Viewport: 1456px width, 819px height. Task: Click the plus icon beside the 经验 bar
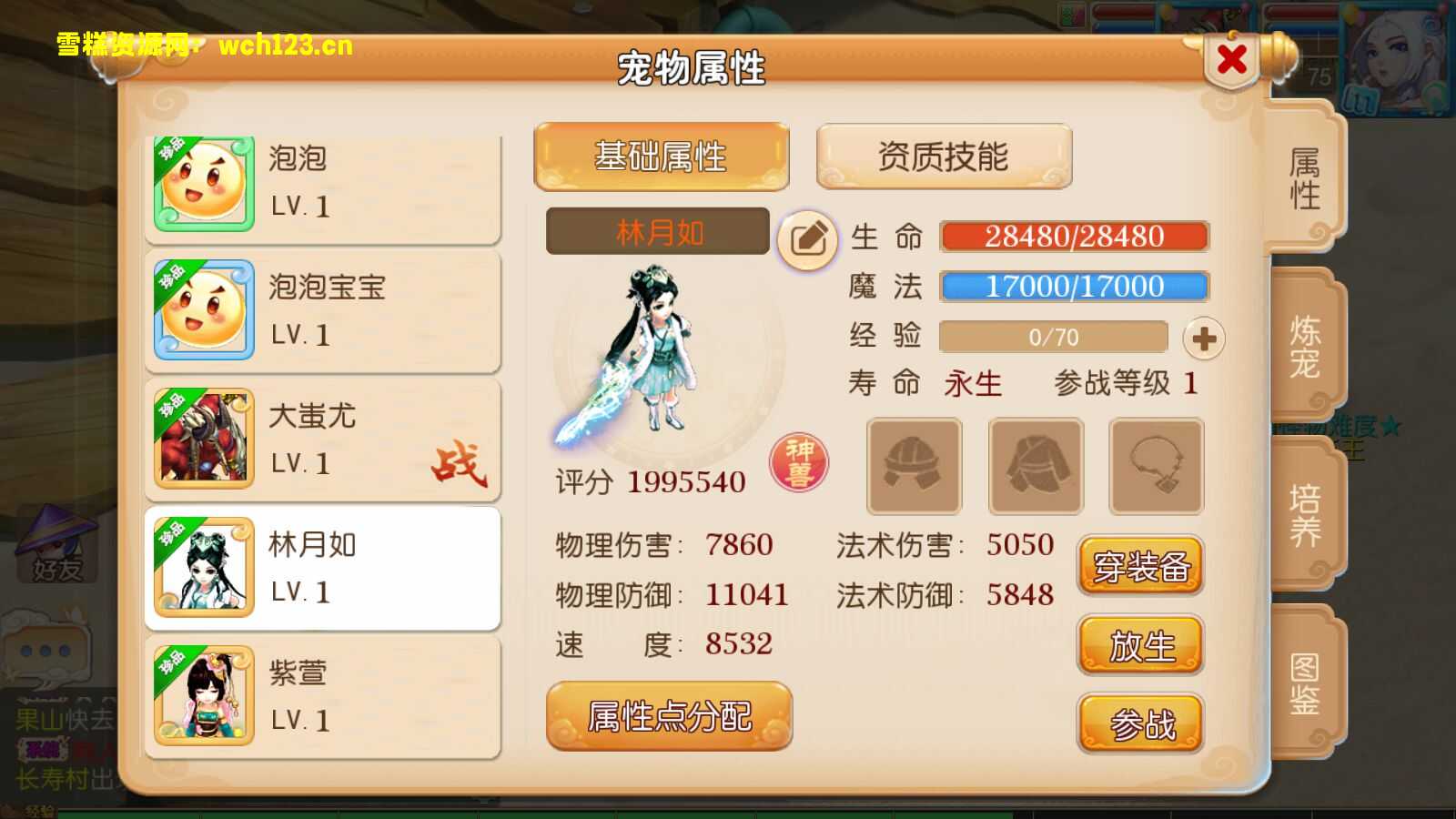(1203, 337)
